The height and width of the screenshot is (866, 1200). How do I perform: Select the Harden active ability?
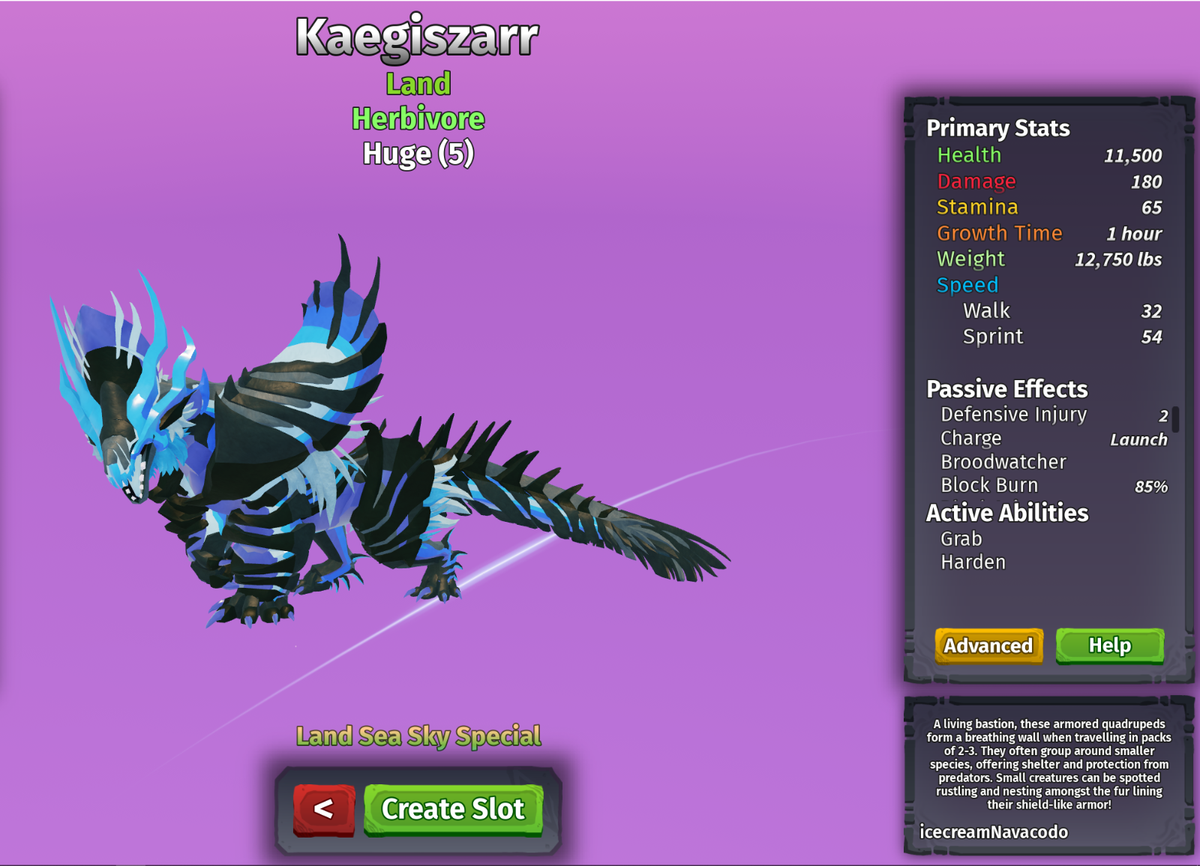click(973, 562)
